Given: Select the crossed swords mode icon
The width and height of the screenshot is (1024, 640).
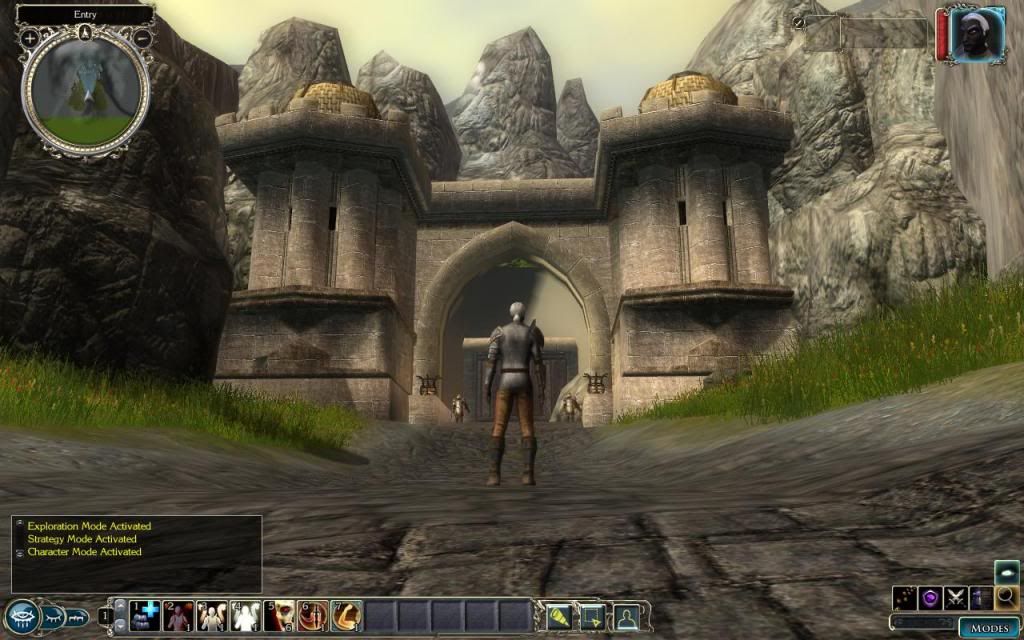Looking at the screenshot, I should coord(956,598).
